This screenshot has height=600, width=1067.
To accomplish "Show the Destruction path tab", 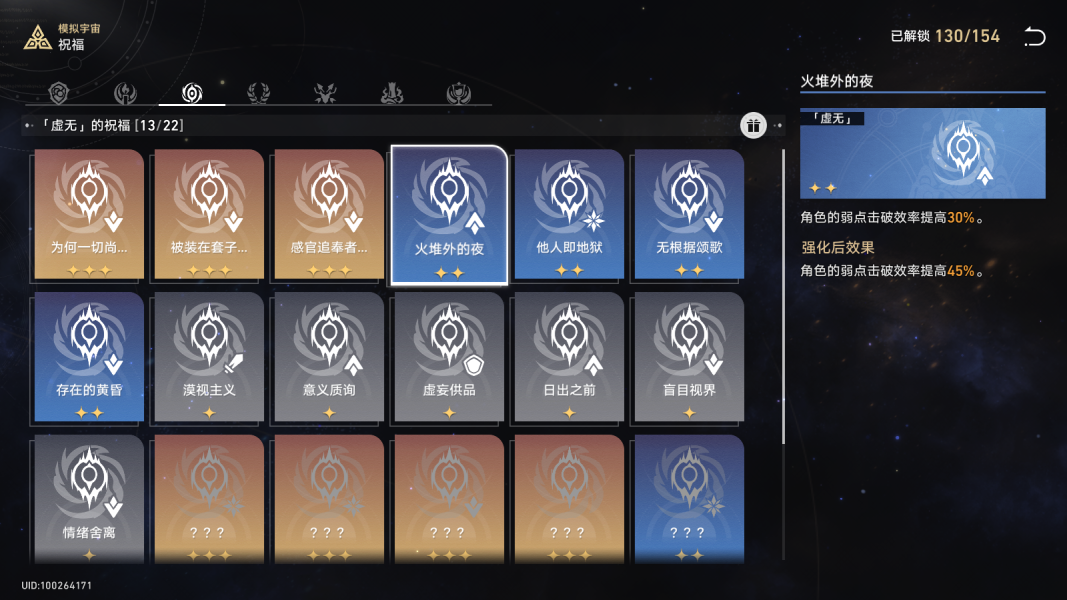I will [x=392, y=94].
